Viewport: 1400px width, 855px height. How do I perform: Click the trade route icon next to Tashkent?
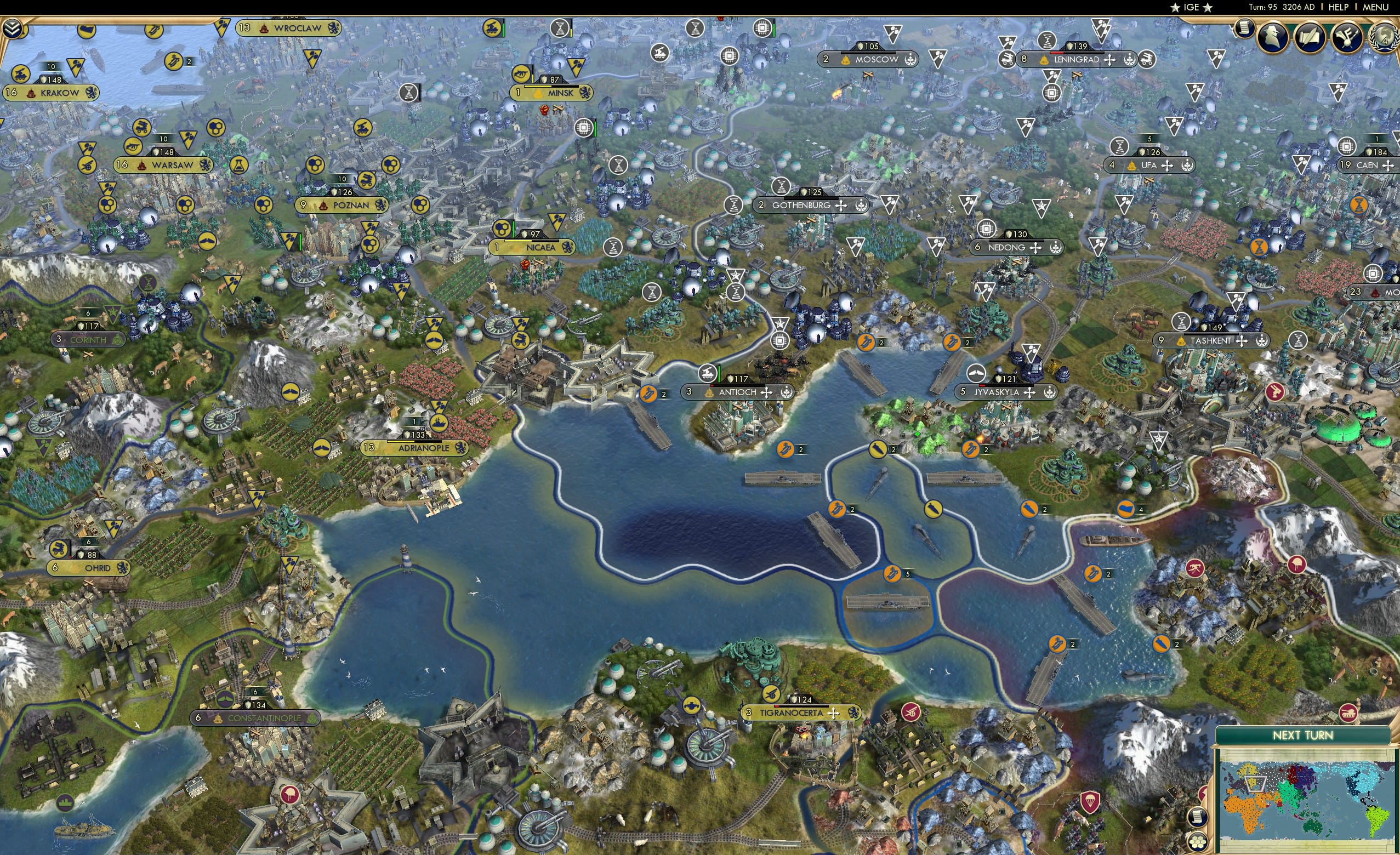pos(1242,341)
